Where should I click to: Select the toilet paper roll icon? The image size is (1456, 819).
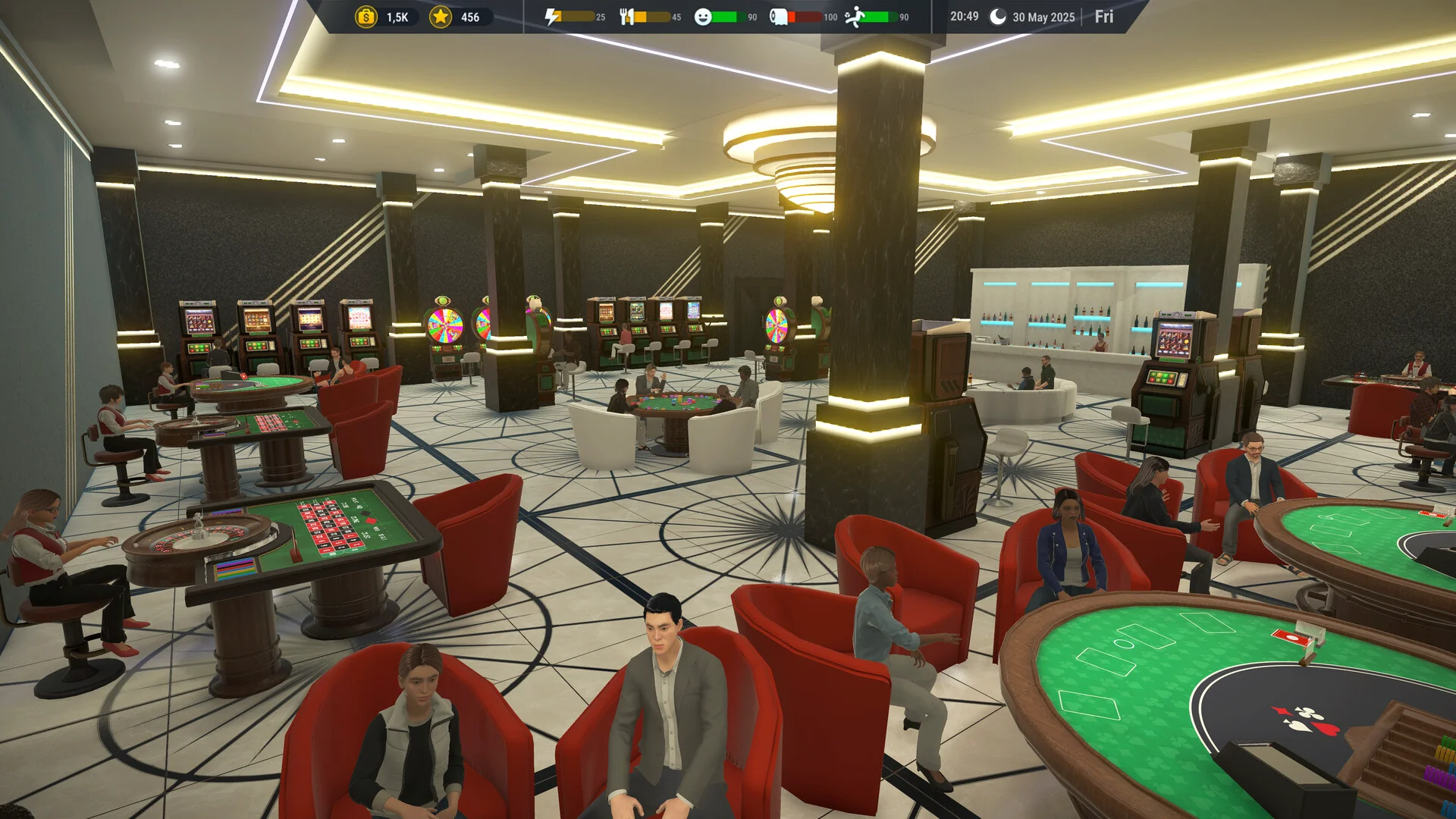coord(778,17)
